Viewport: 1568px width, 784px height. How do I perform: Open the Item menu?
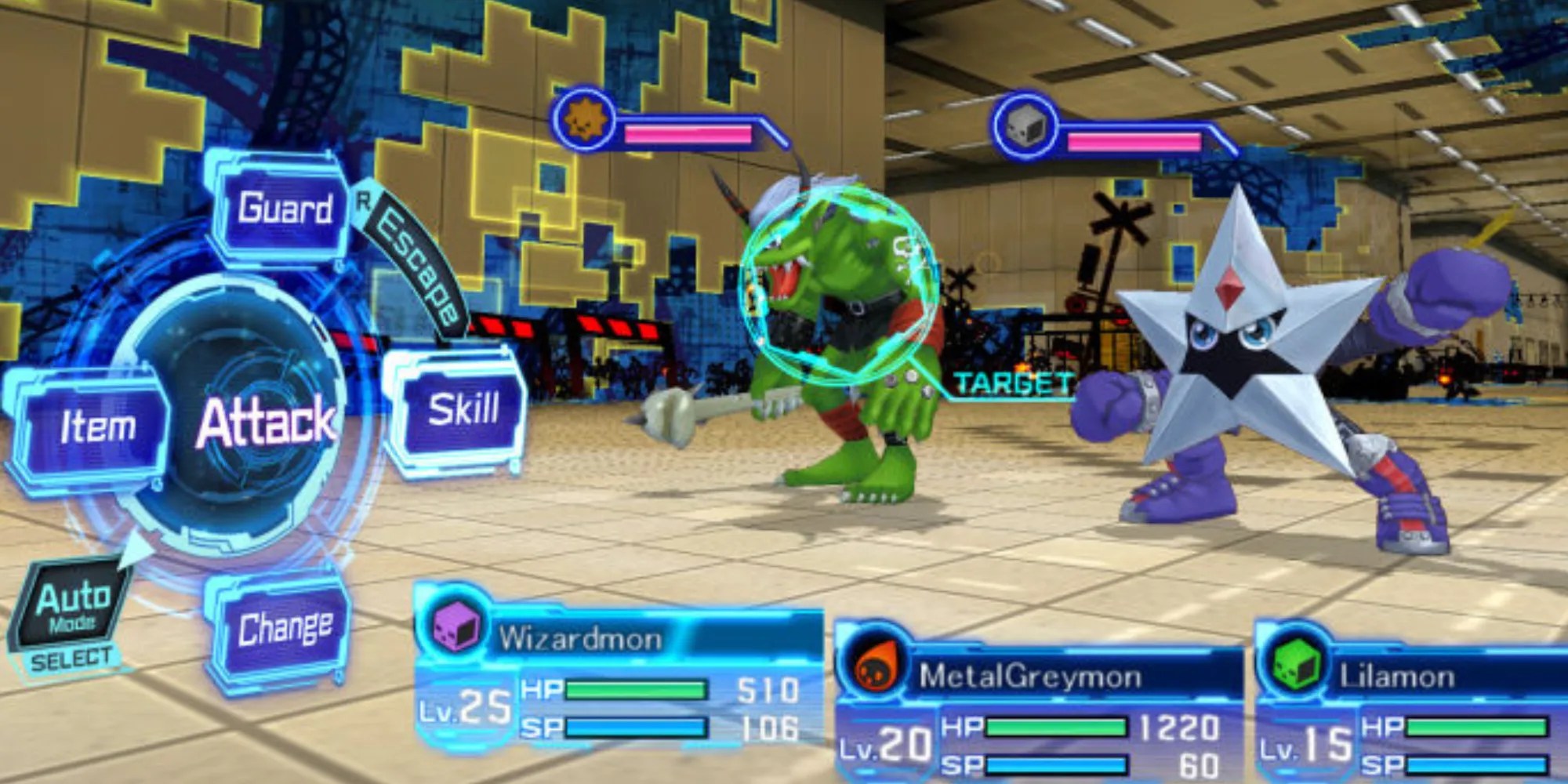point(97,427)
